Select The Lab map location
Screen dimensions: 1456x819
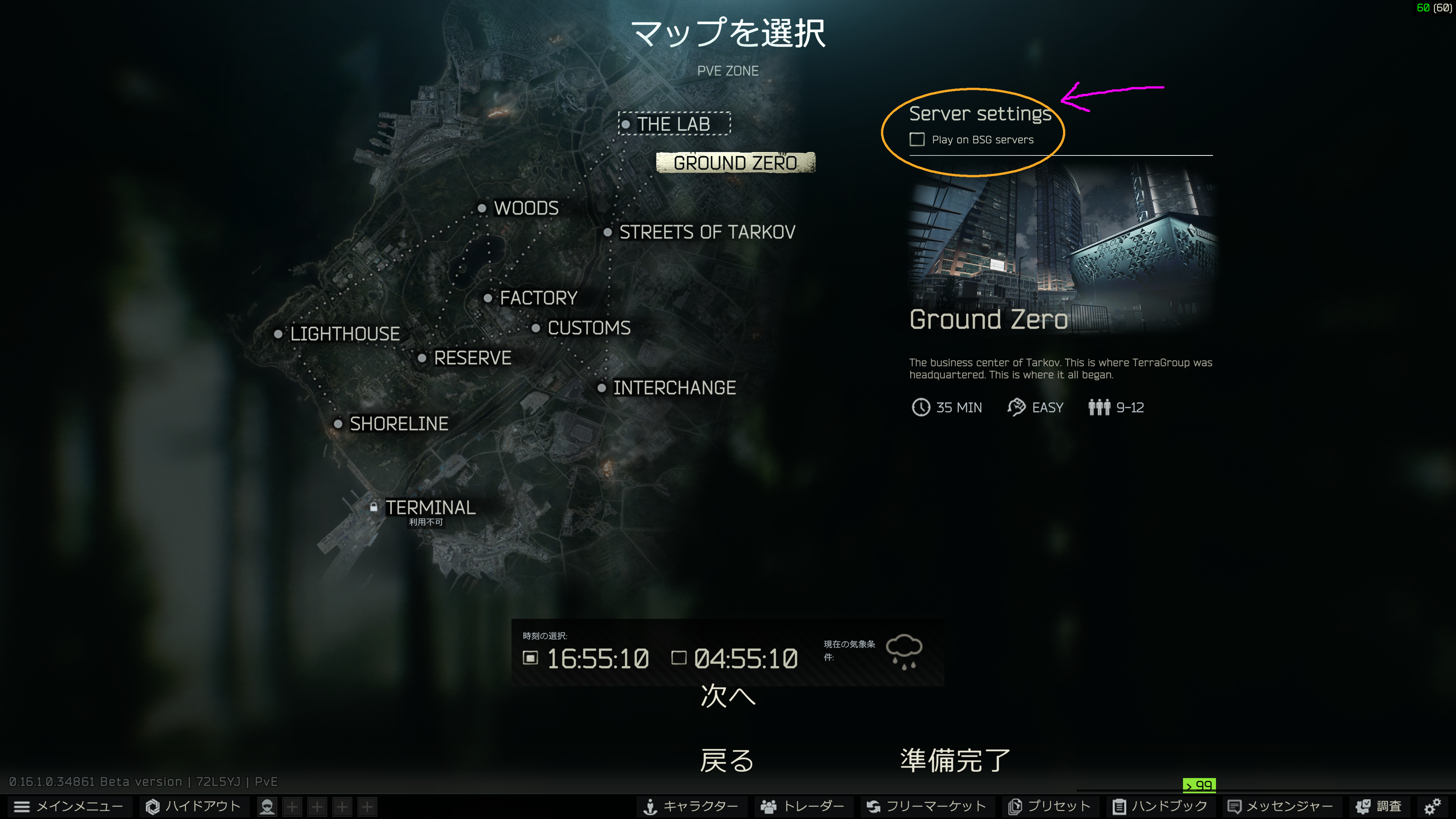(x=673, y=124)
